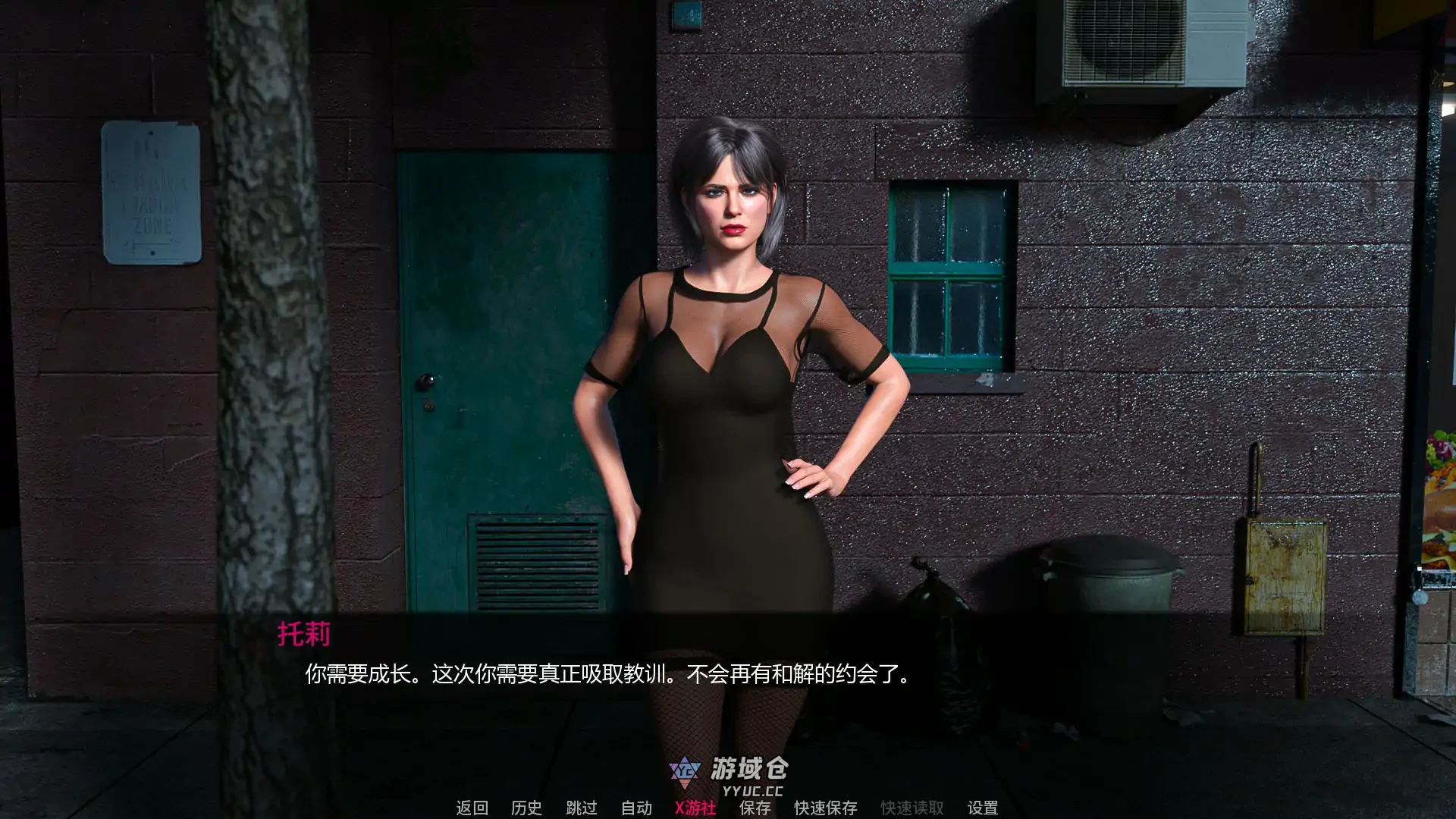Open the 历史 dialogue history screen

click(x=526, y=808)
